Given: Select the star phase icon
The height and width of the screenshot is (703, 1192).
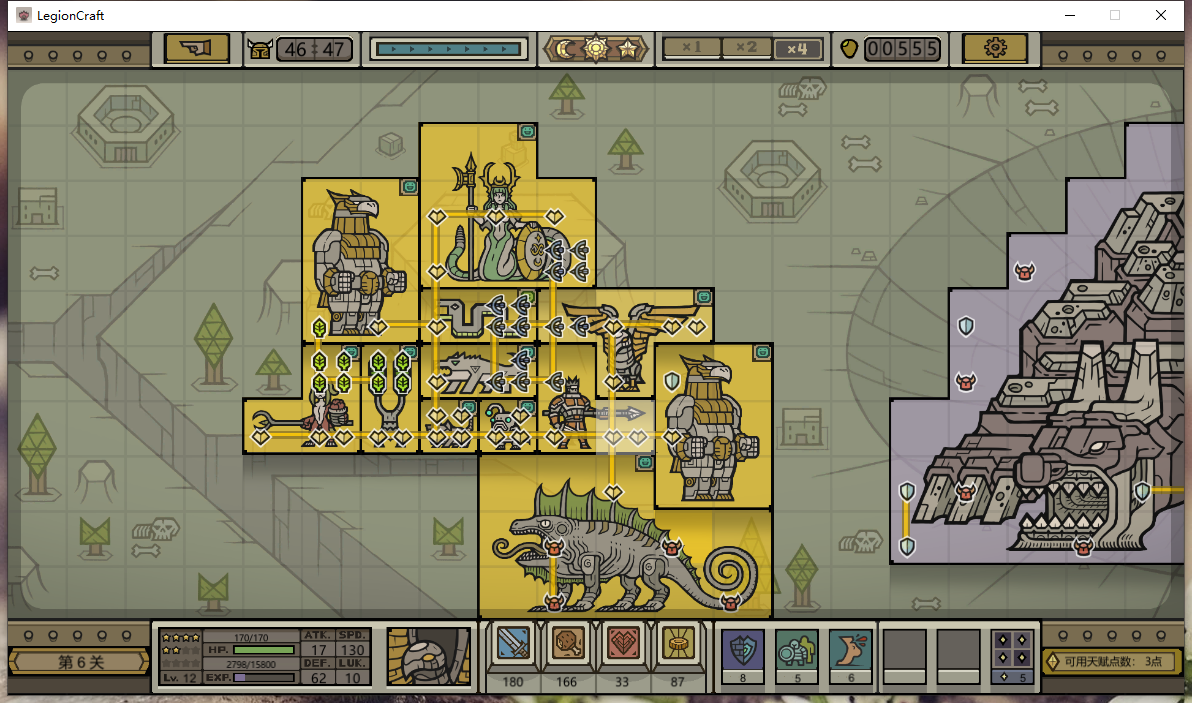Looking at the screenshot, I should click(627, 48).
